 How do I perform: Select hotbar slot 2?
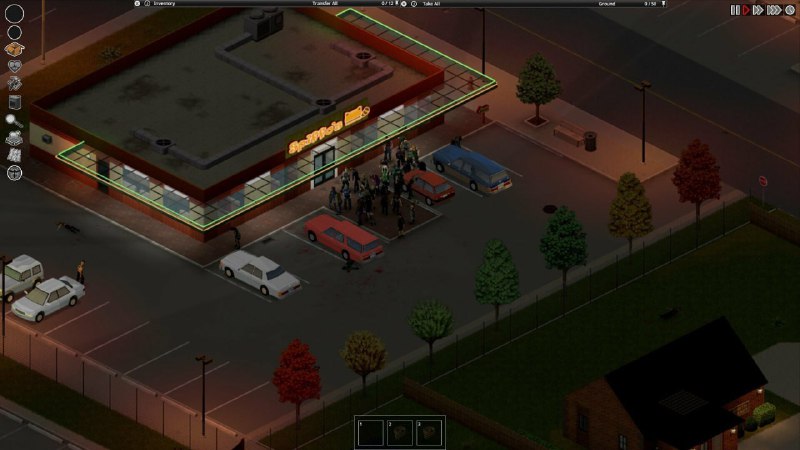[399, 432]
